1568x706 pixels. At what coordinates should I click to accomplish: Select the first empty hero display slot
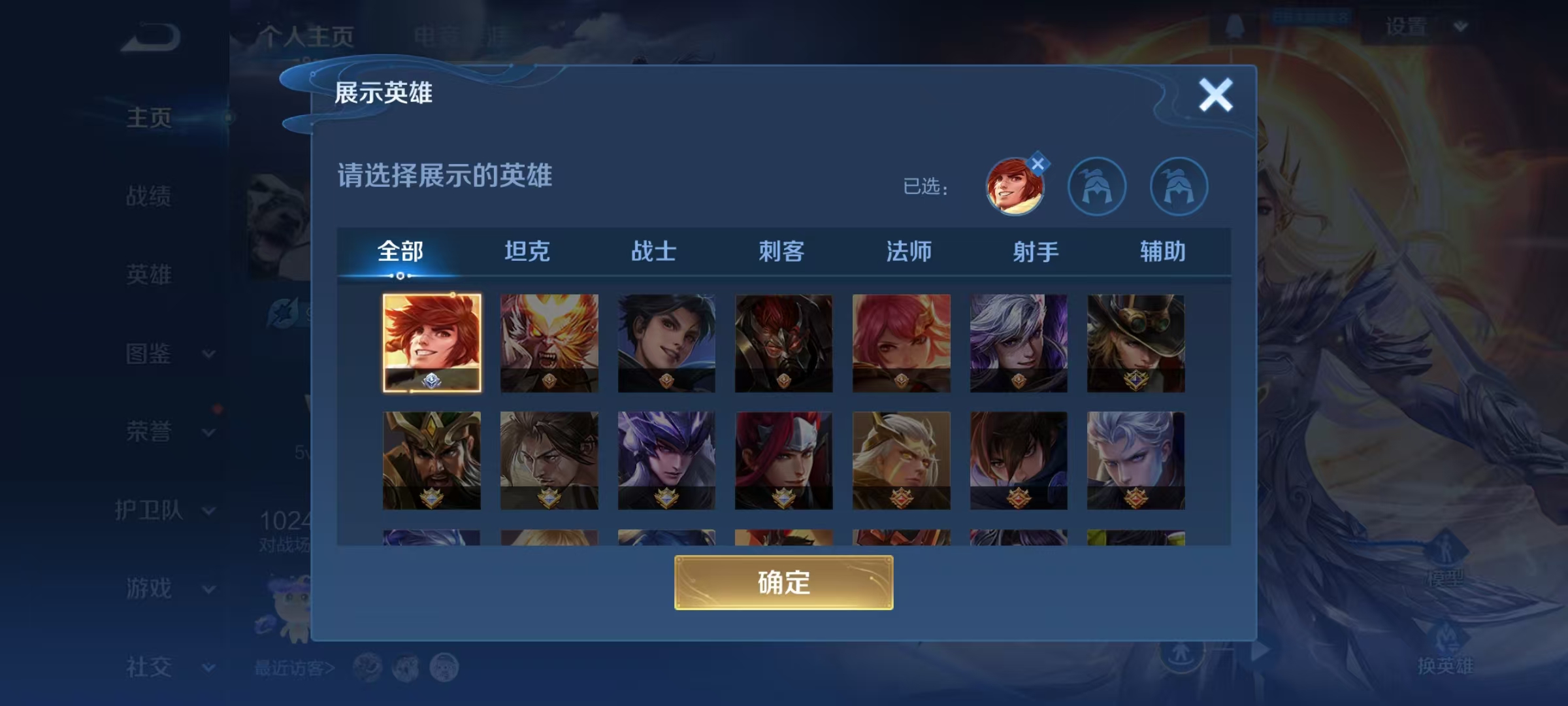(x=1098, y=186)
